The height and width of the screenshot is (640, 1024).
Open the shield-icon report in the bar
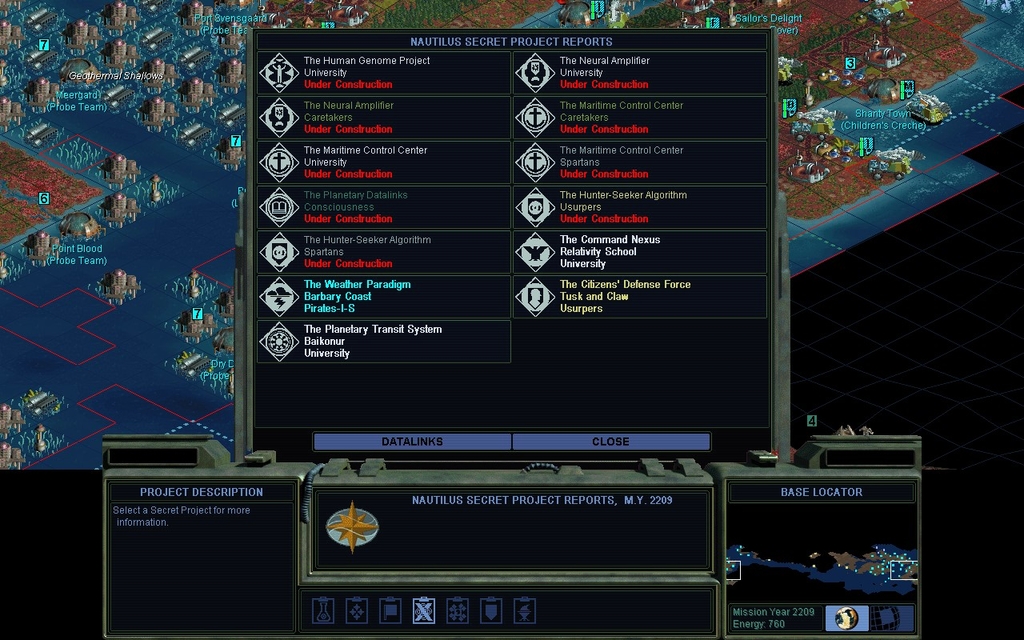(490, 610)
